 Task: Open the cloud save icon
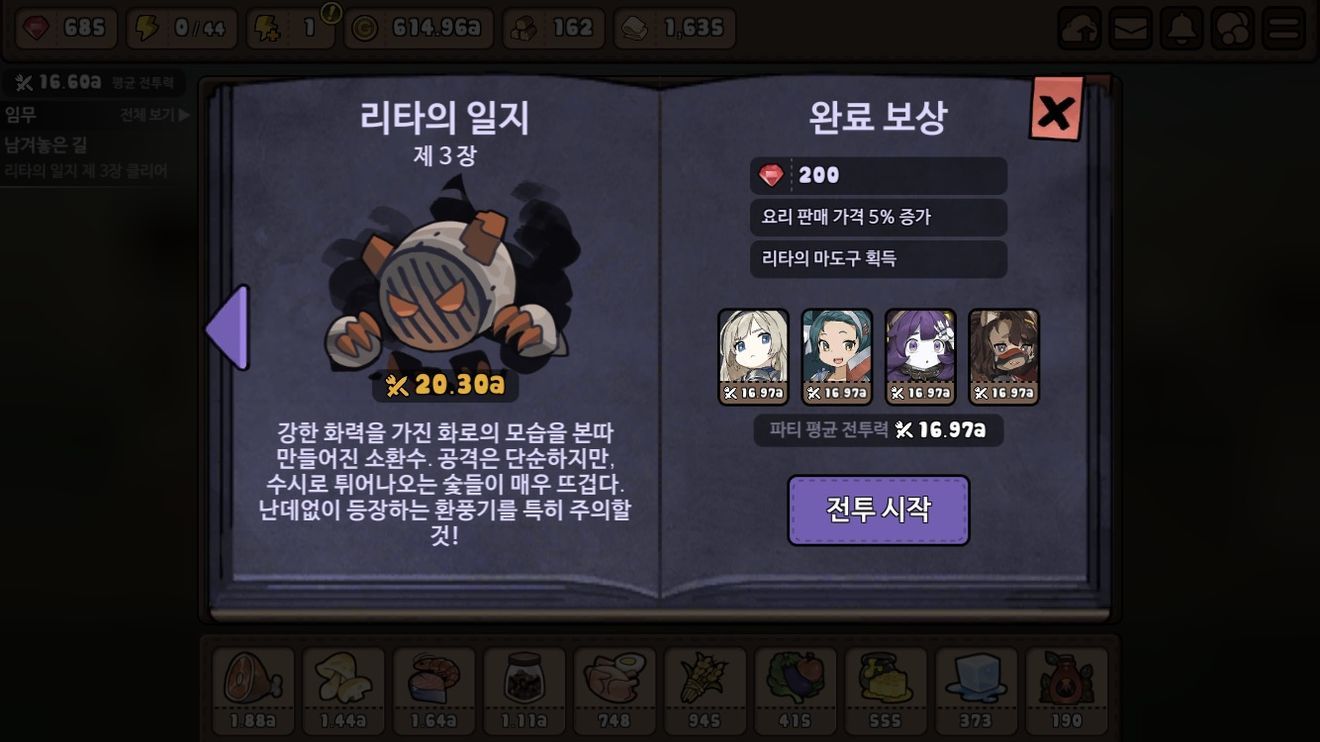1076,30
